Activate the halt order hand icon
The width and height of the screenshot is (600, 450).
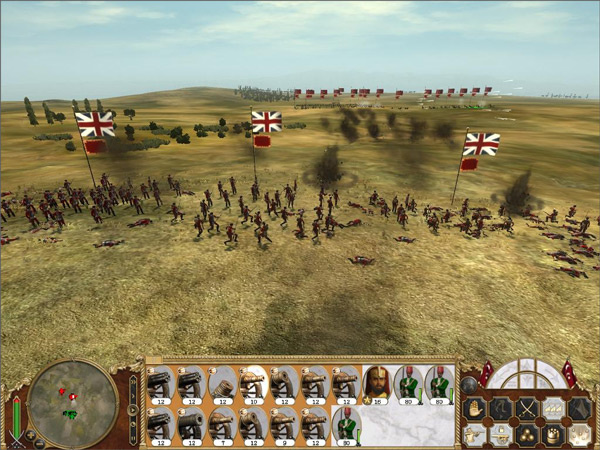[x=473, y=408]
